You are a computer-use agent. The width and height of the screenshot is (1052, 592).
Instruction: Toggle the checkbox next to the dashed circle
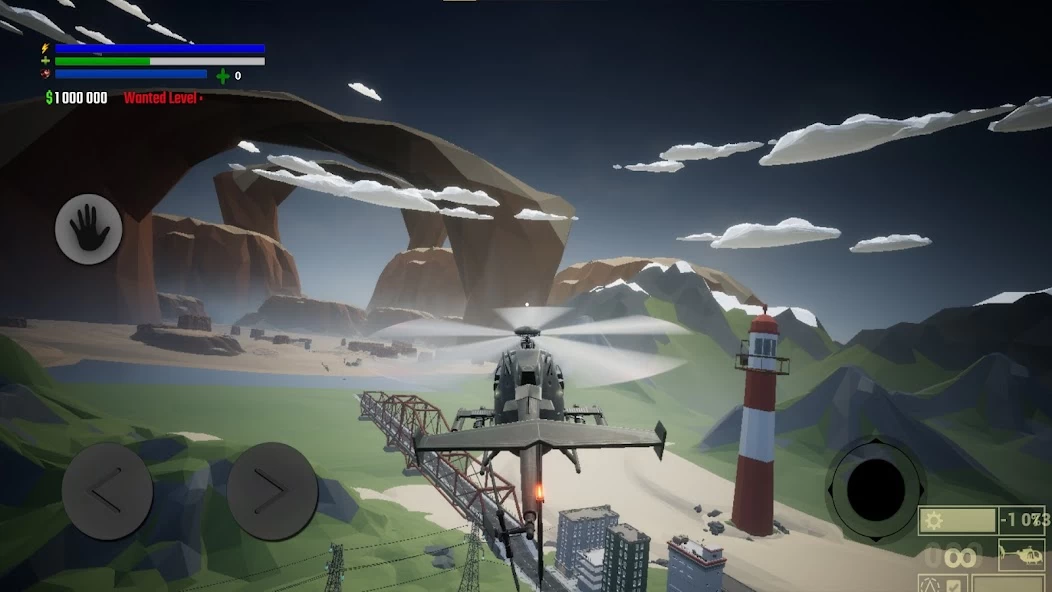coord(953,585)
